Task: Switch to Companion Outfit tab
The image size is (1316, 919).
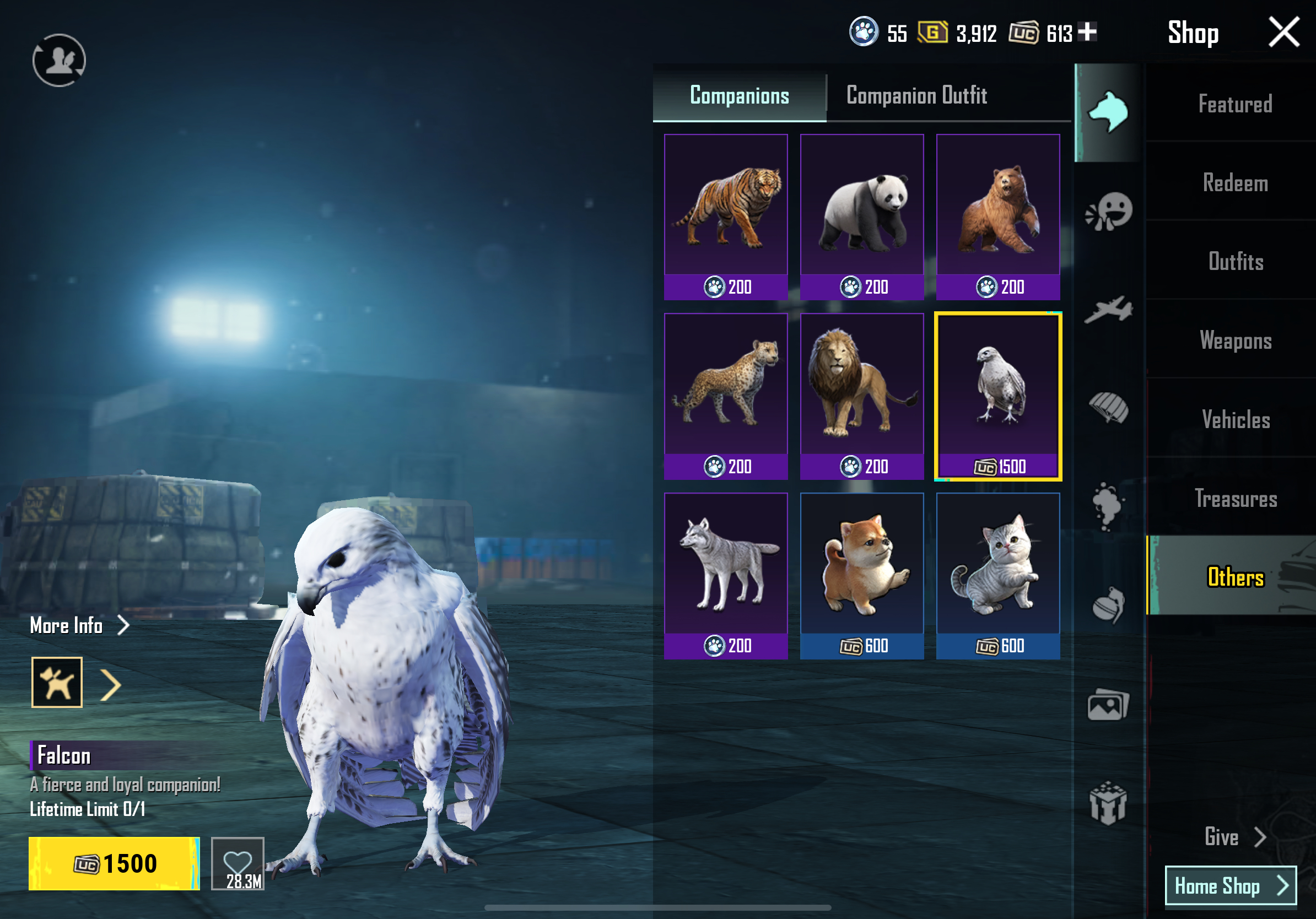Action: pyautogui.click(x=916, y=96)
